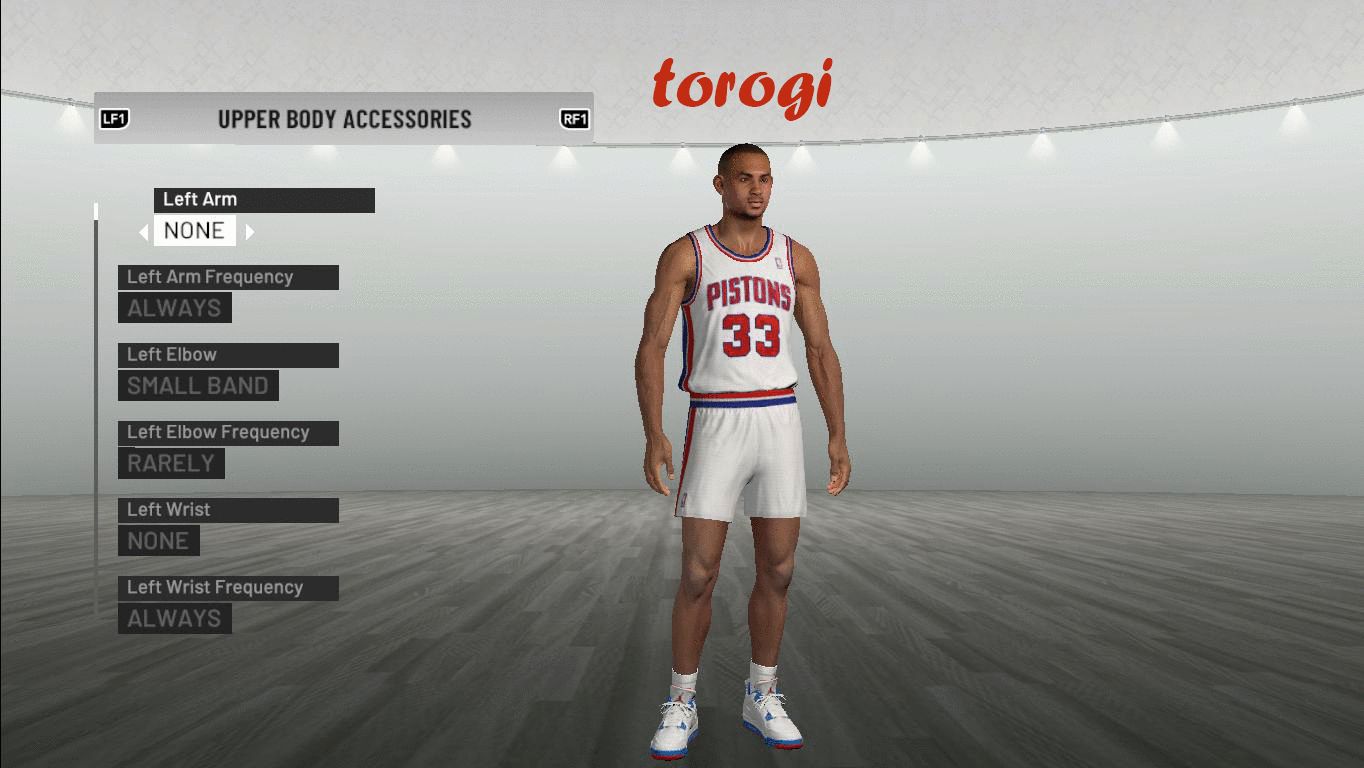Click the right arrow beside Left Arm NONE
Viewport: 1364px width, 768px height.
(250, 232)
